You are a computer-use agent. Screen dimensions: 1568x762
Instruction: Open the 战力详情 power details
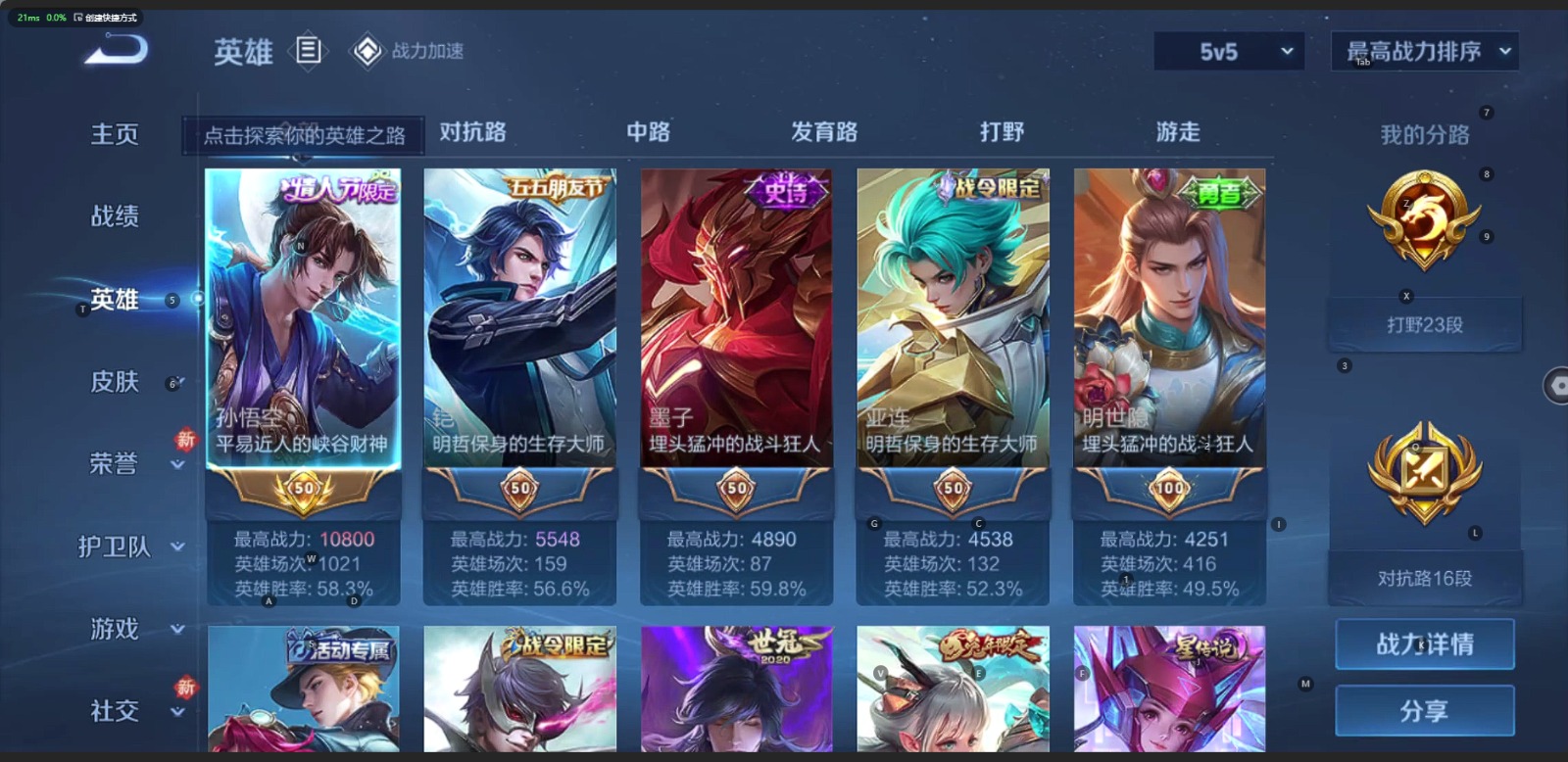click(x=1424, y=644)
